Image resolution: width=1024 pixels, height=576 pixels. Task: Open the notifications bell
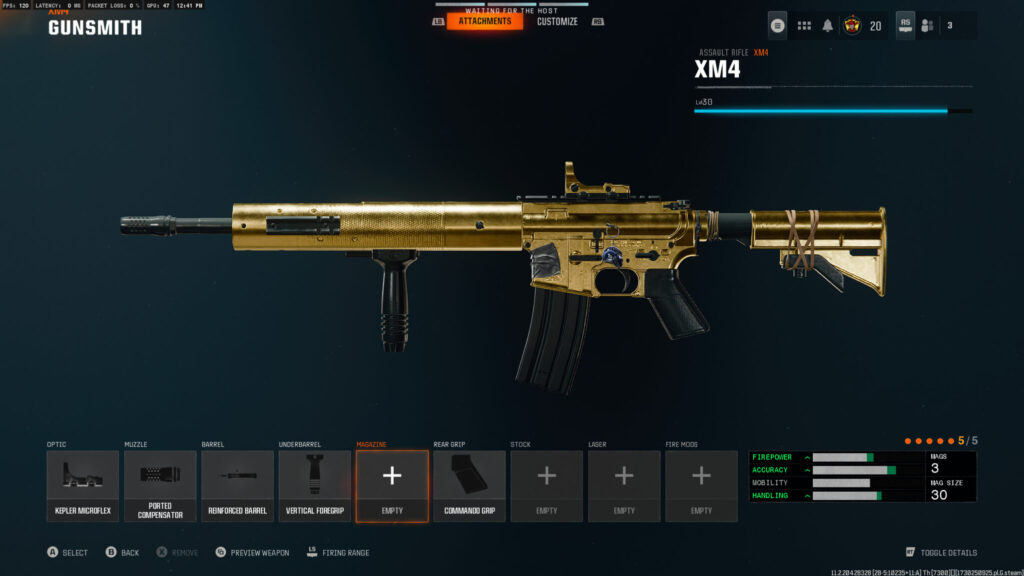[x=828, y=26]
